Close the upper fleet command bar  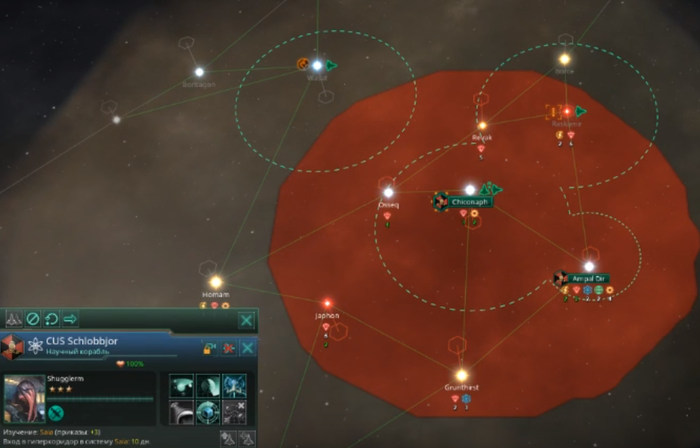coord(246,320)
